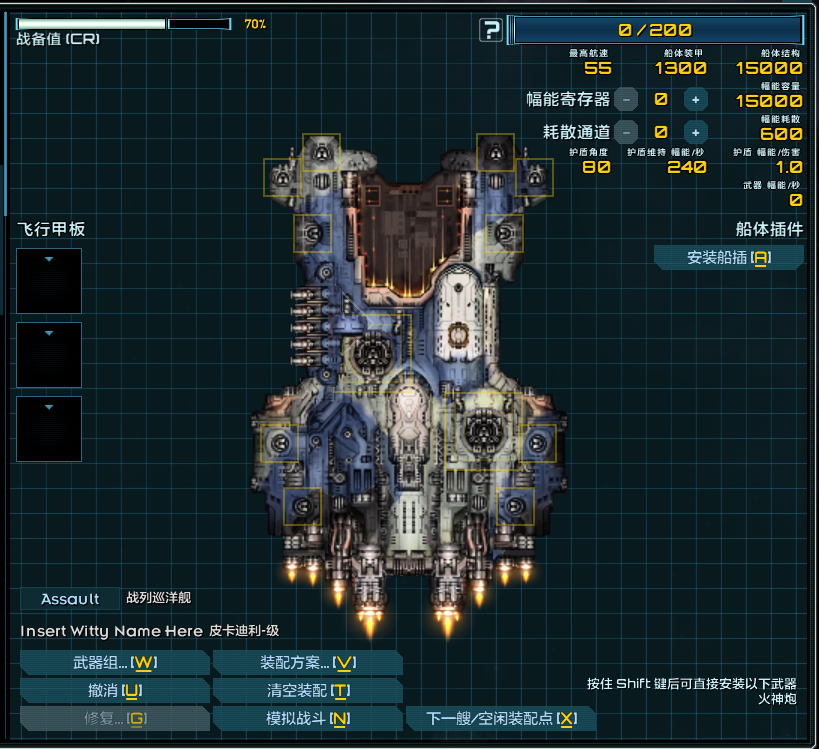Edit the ship name Insert Witty Name Here
819x749 pixels.
point(111,631)
